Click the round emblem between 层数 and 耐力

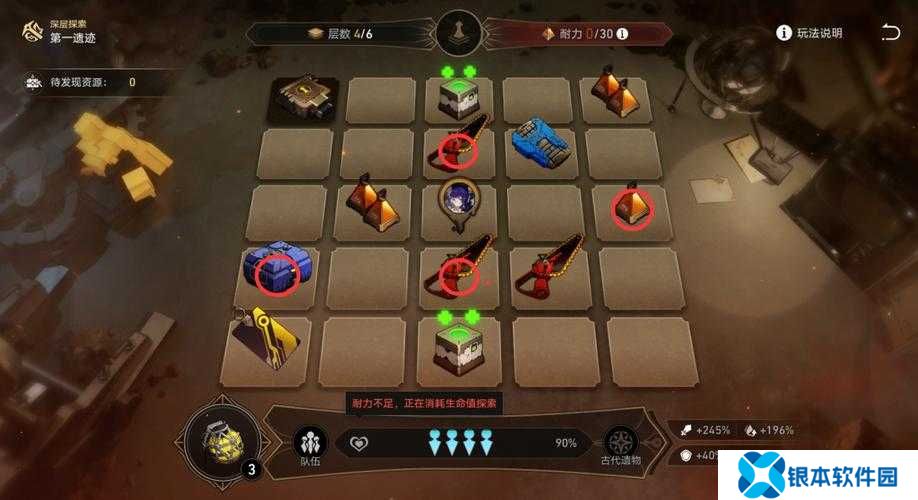tap(457, 33)
